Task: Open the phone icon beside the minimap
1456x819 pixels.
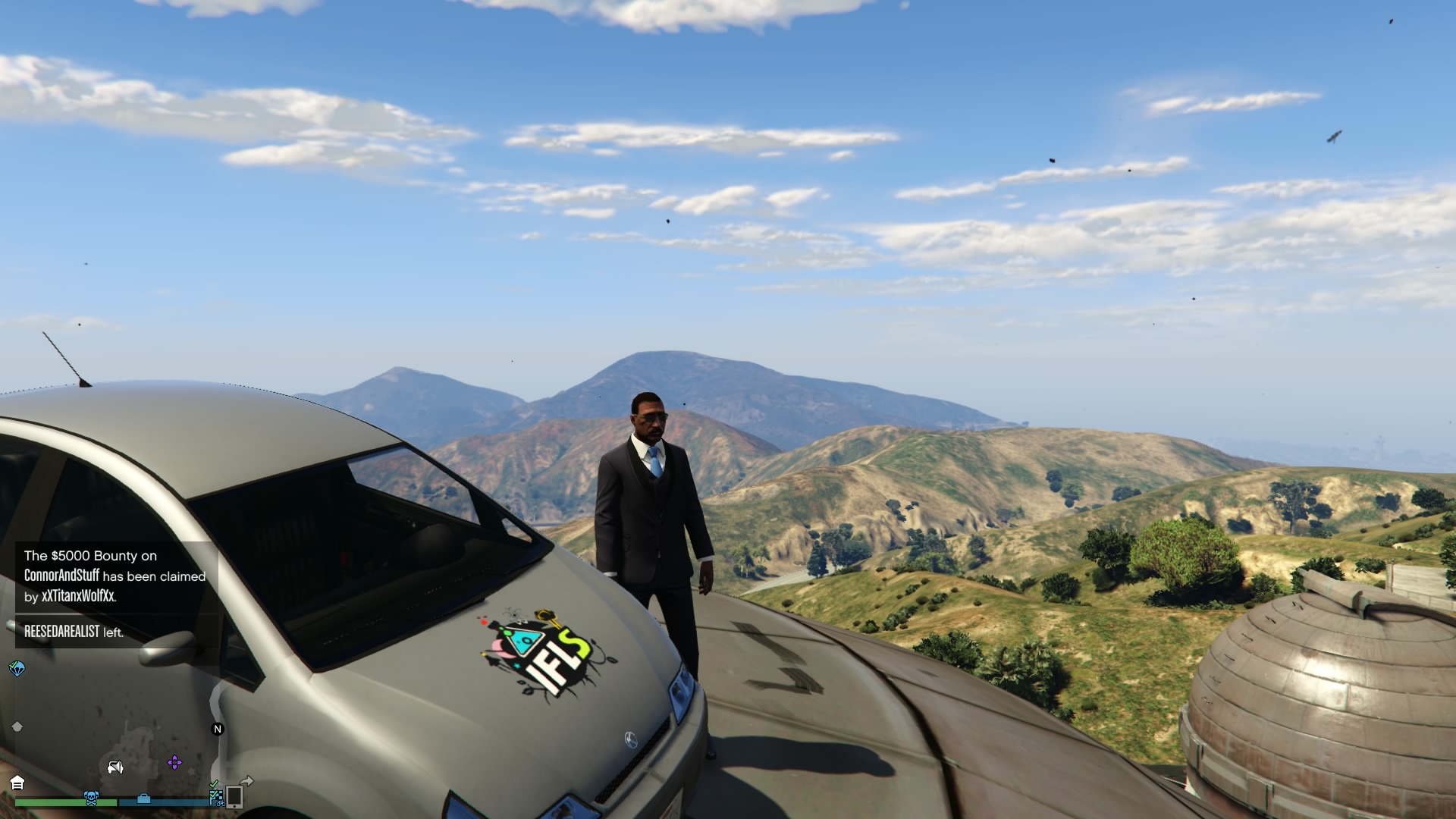Action: point(234,796)
